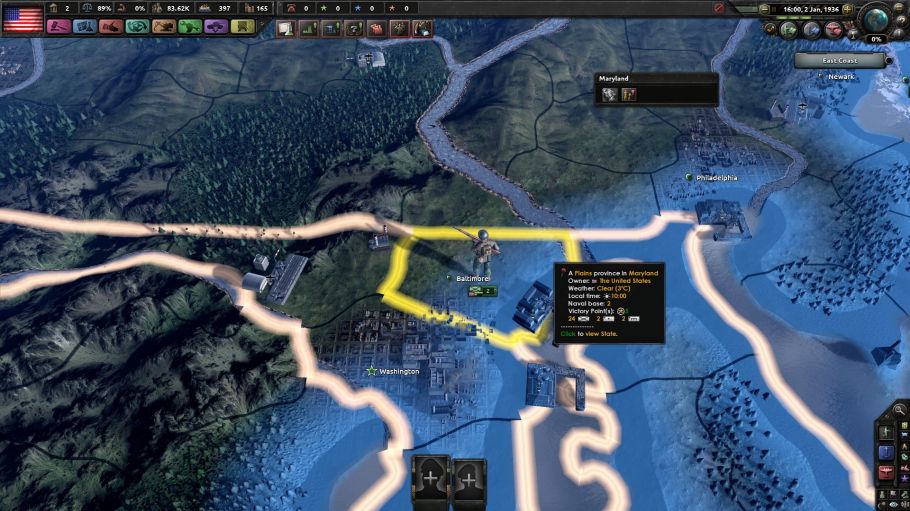Open the teal Trade menu

click(137, 27)
